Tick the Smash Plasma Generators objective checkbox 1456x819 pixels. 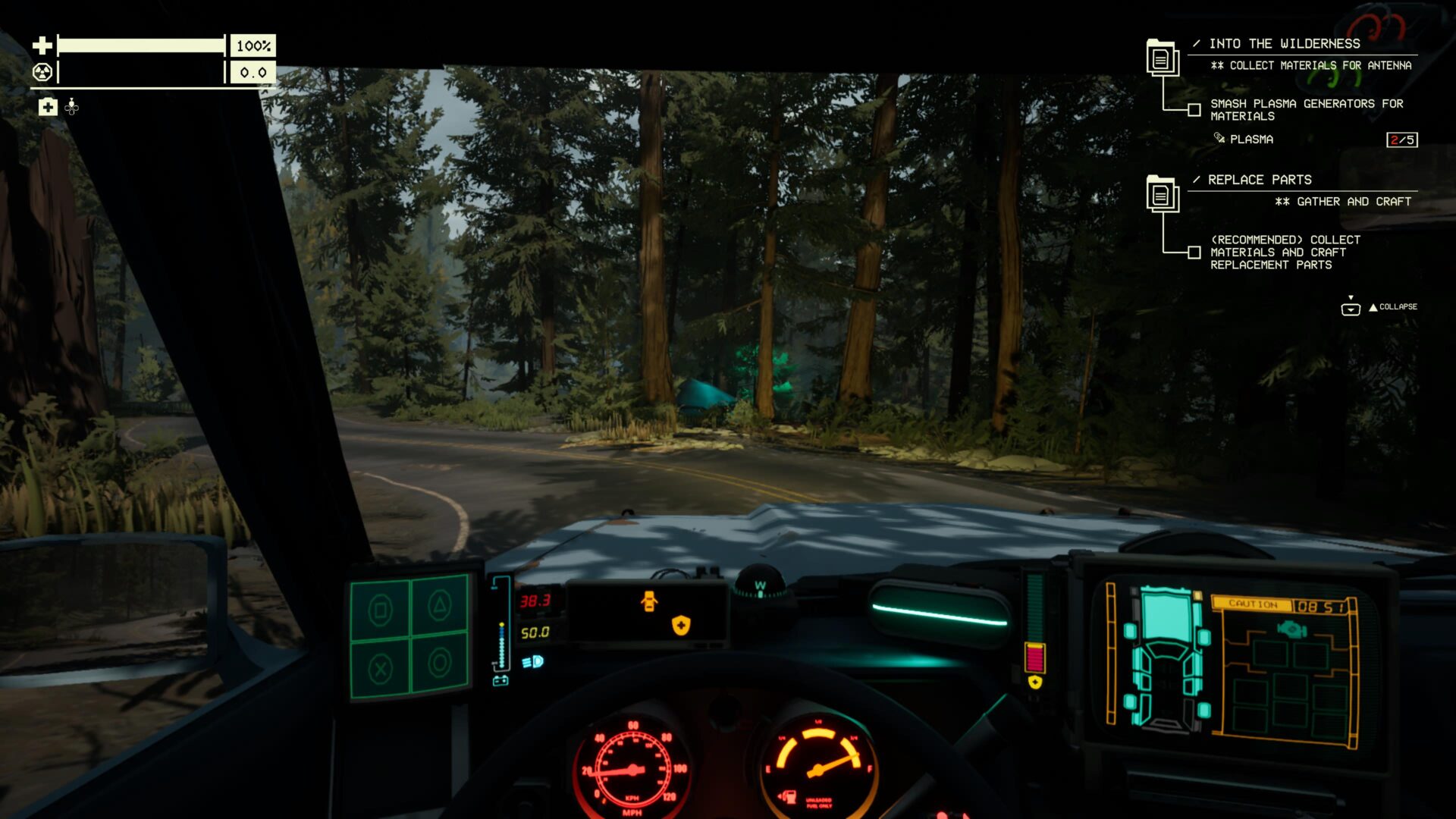click(x=1194, y=110)
